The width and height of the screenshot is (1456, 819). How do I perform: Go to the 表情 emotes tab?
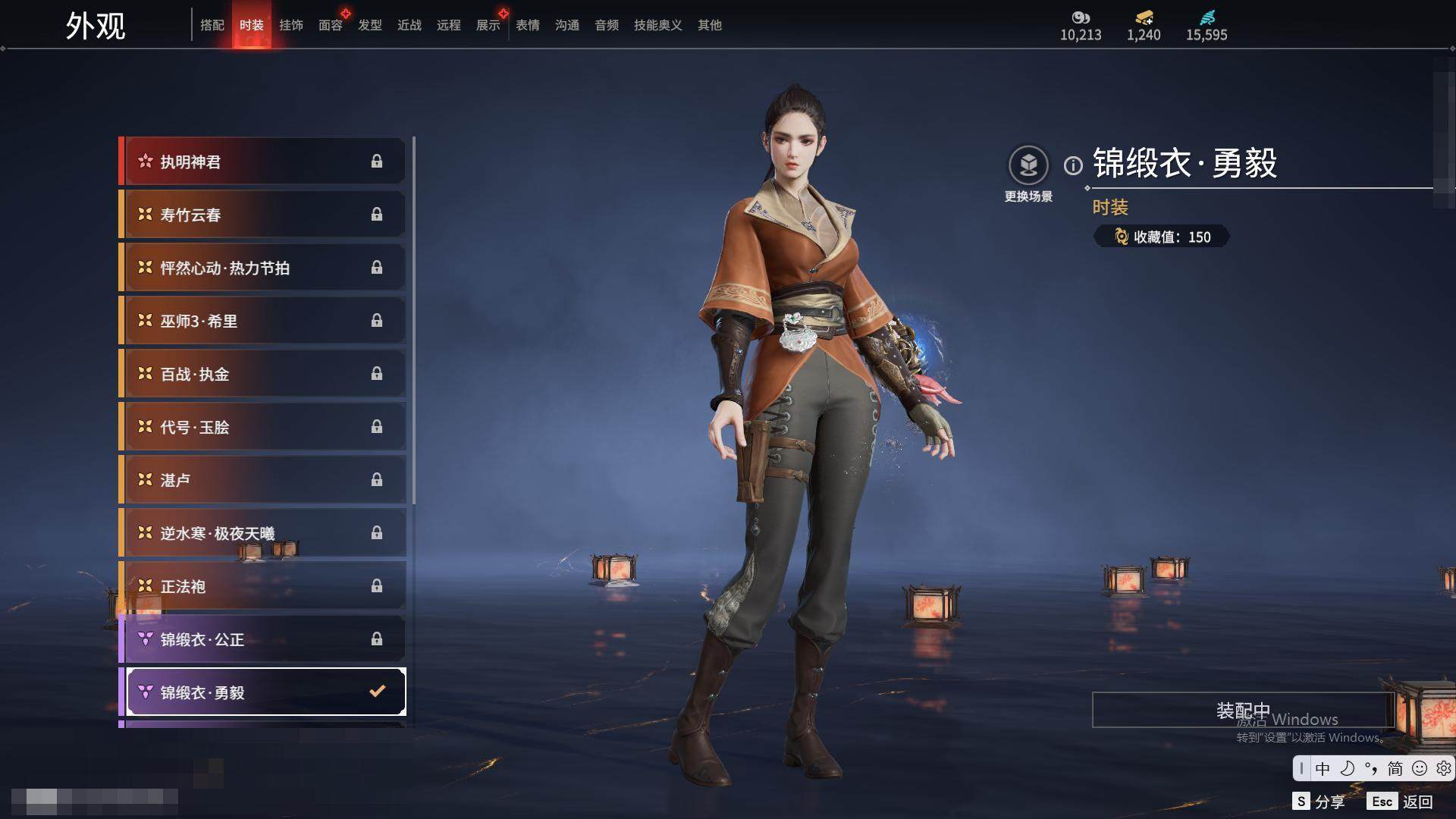tap(528, 25)
